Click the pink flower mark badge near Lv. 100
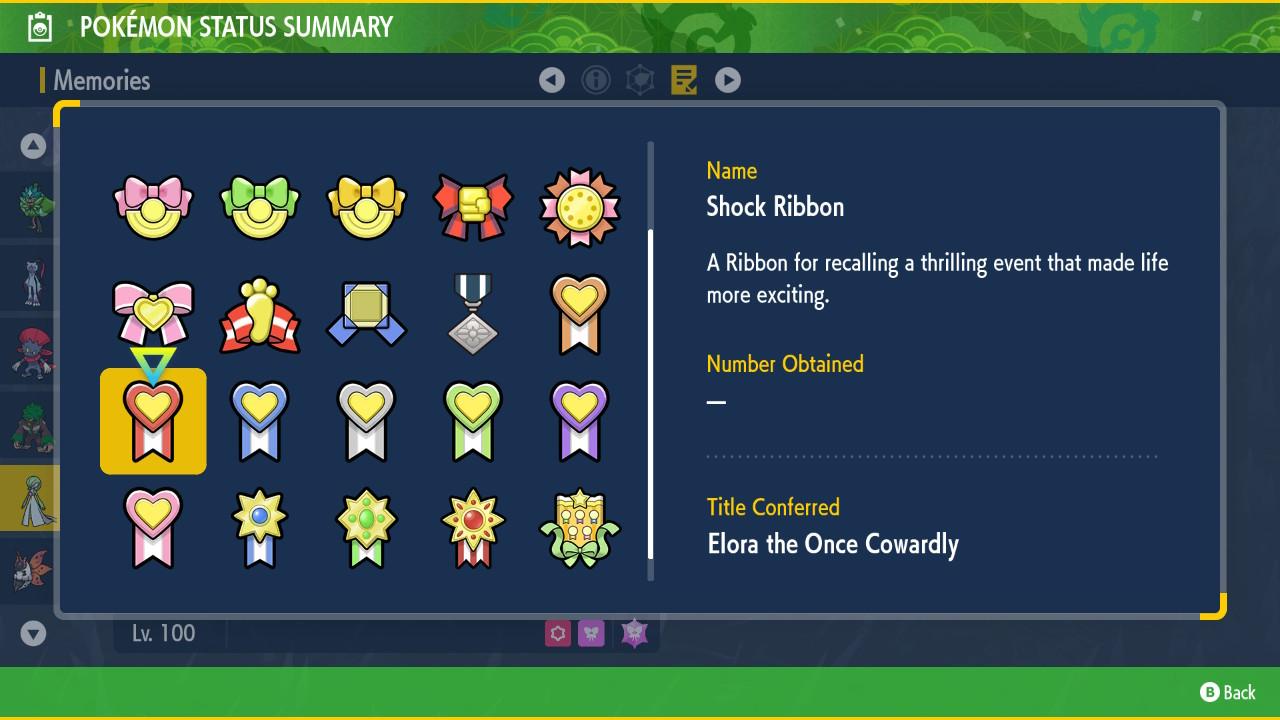 tap(557, 634)
